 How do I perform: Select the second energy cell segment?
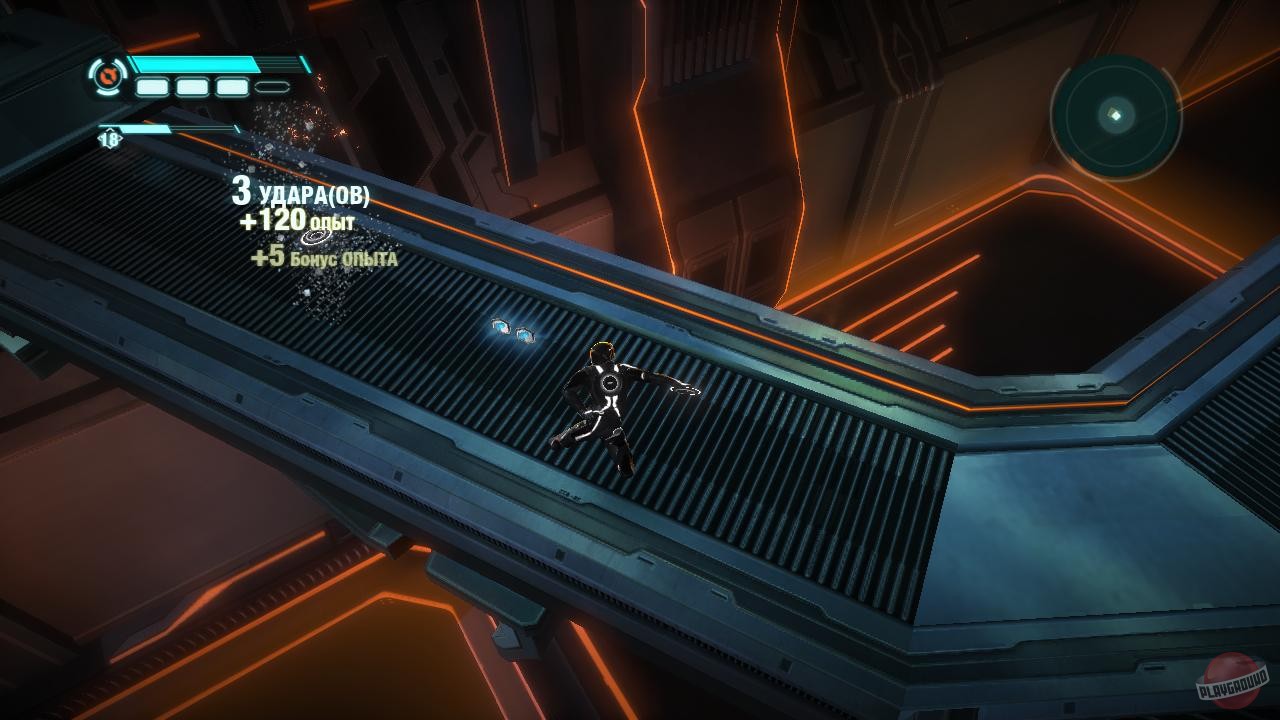192,87
